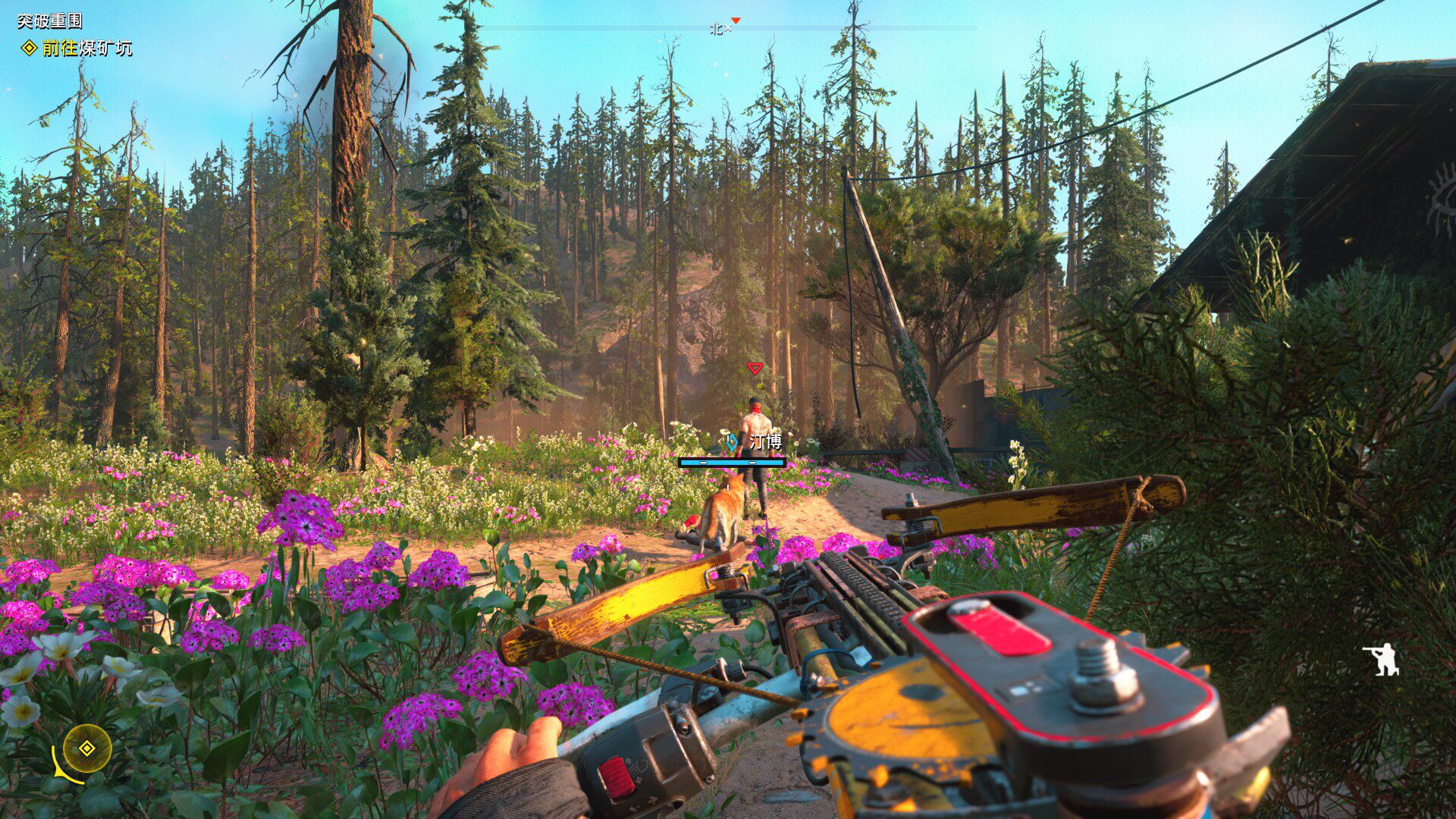Click the north marker on the compass
The image size is (1456, 819).
tap(717, 29)
